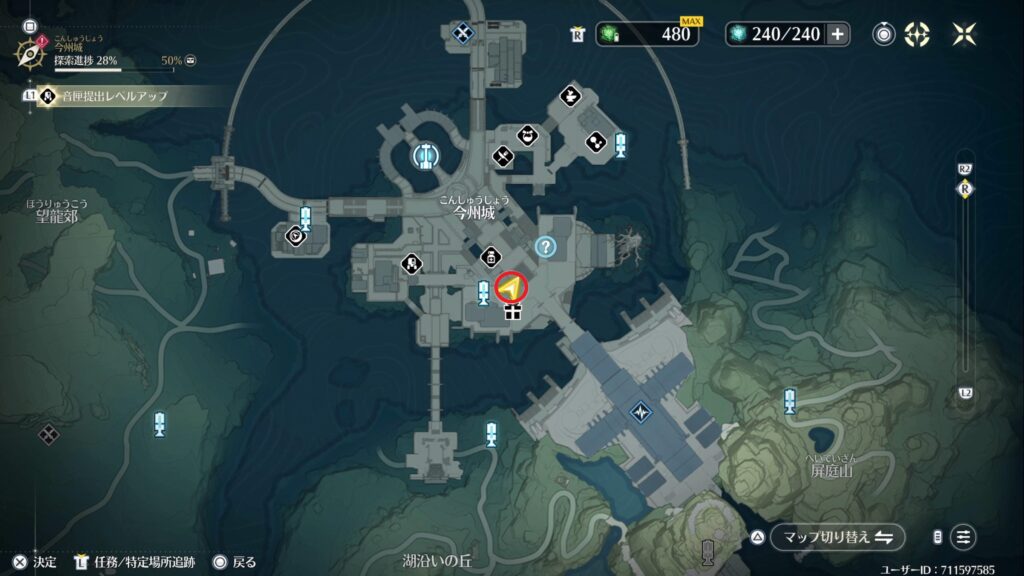The height and width of the screenshot is (576, 1024).
Task: Click the potion bottle shop marker
Action: [492, 256]
